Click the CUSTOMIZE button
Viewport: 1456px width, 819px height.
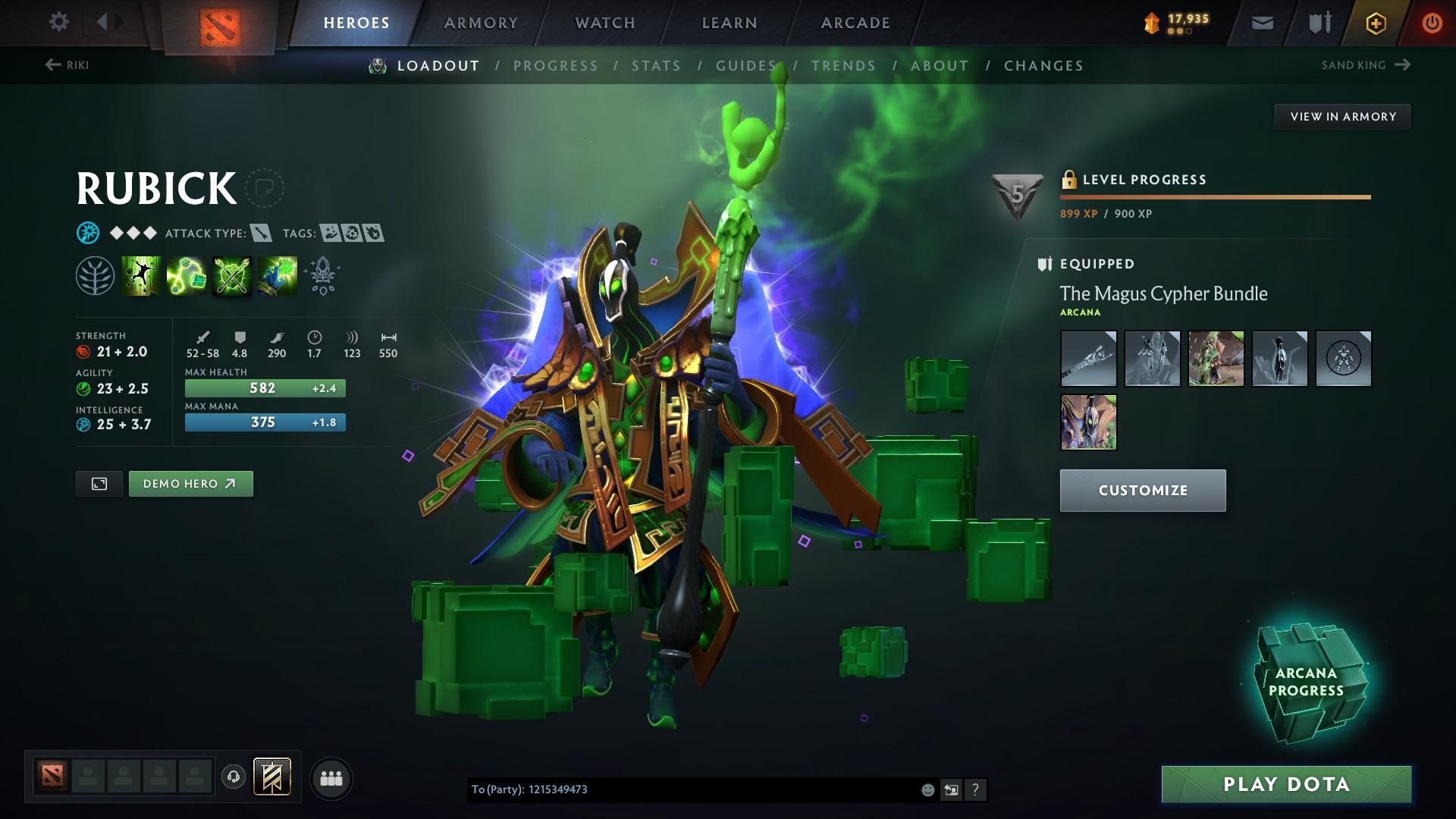tap(1142, 490)
